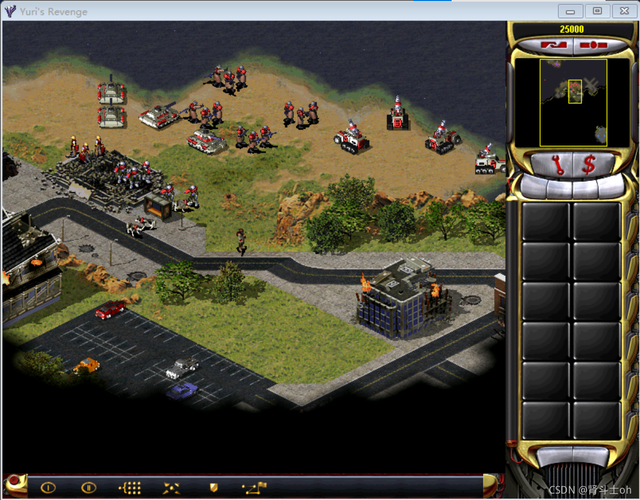Minimize the Yuri's Revenge window

click(x=570, y=10)
